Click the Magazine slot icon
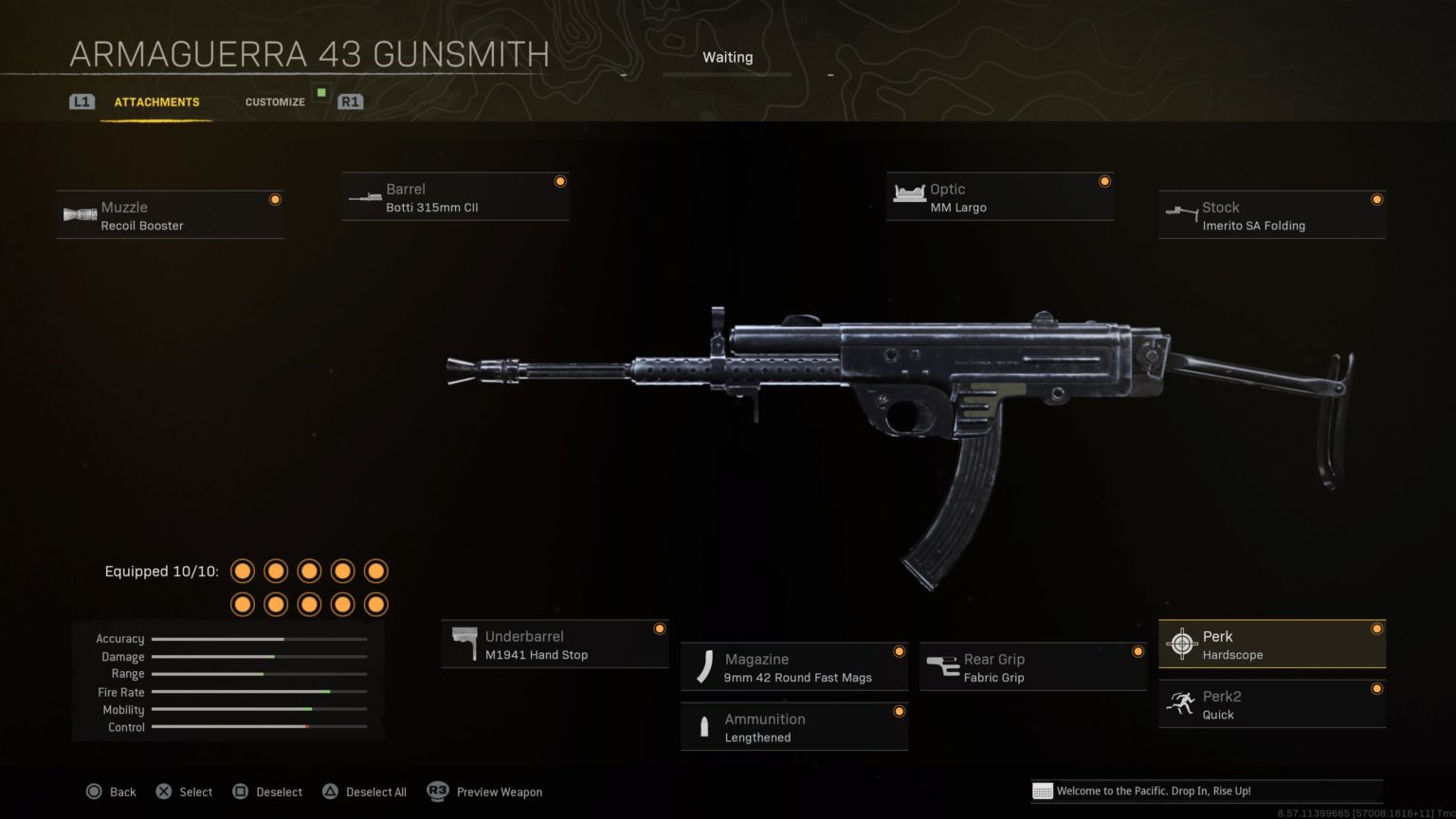Viewport: 1456px width, 819px height. coord(703,666)
